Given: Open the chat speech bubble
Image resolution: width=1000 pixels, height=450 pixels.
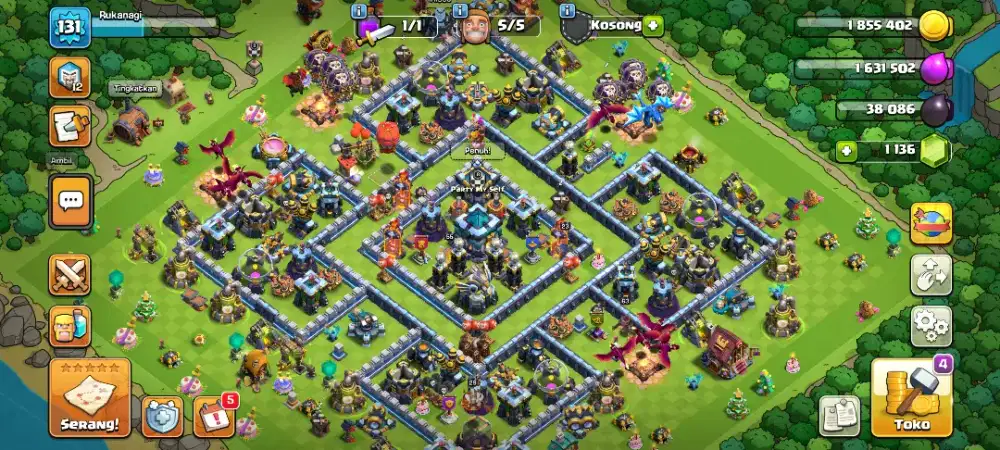Looking at the screenshot, I should pyautogui.click(x=70, y=201).
